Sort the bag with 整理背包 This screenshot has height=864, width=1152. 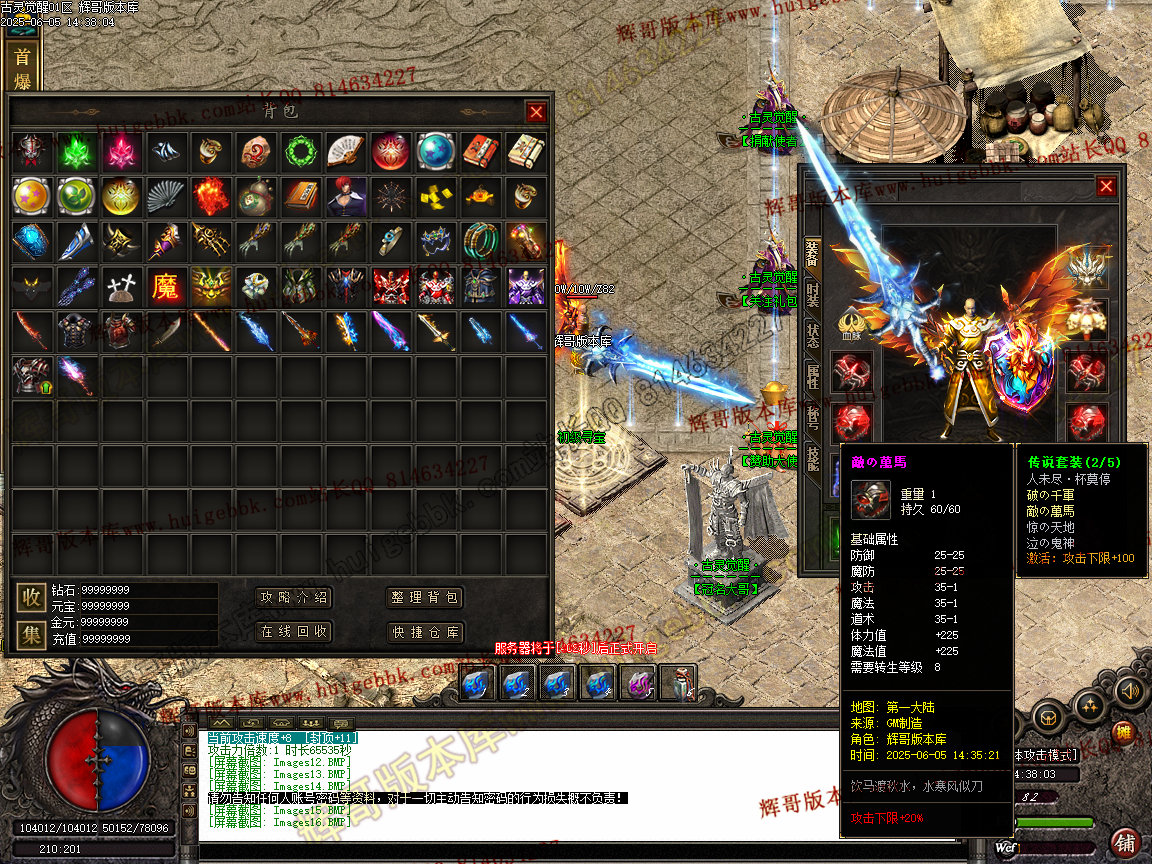(425, 598)
